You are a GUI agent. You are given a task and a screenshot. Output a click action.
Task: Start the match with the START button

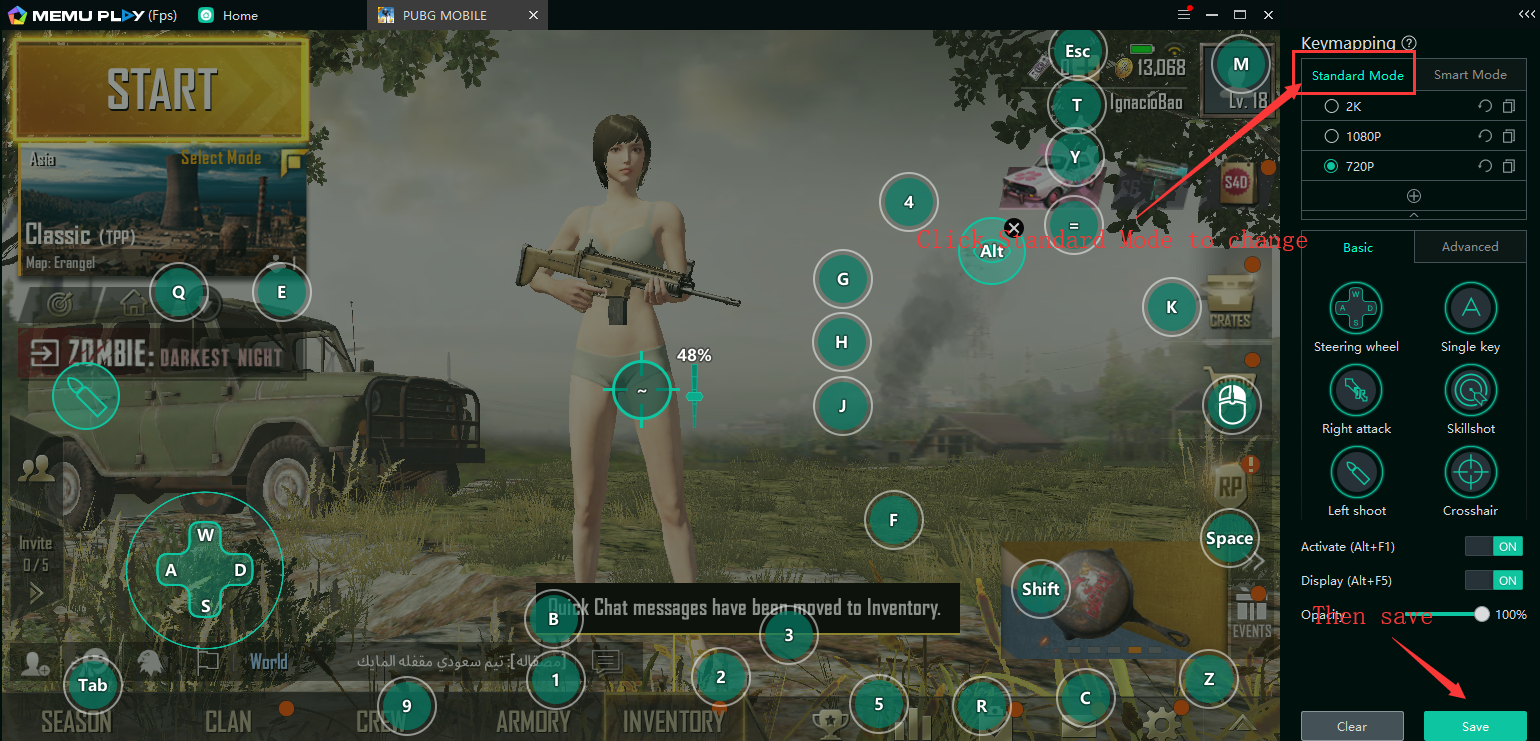coord(160,90)
